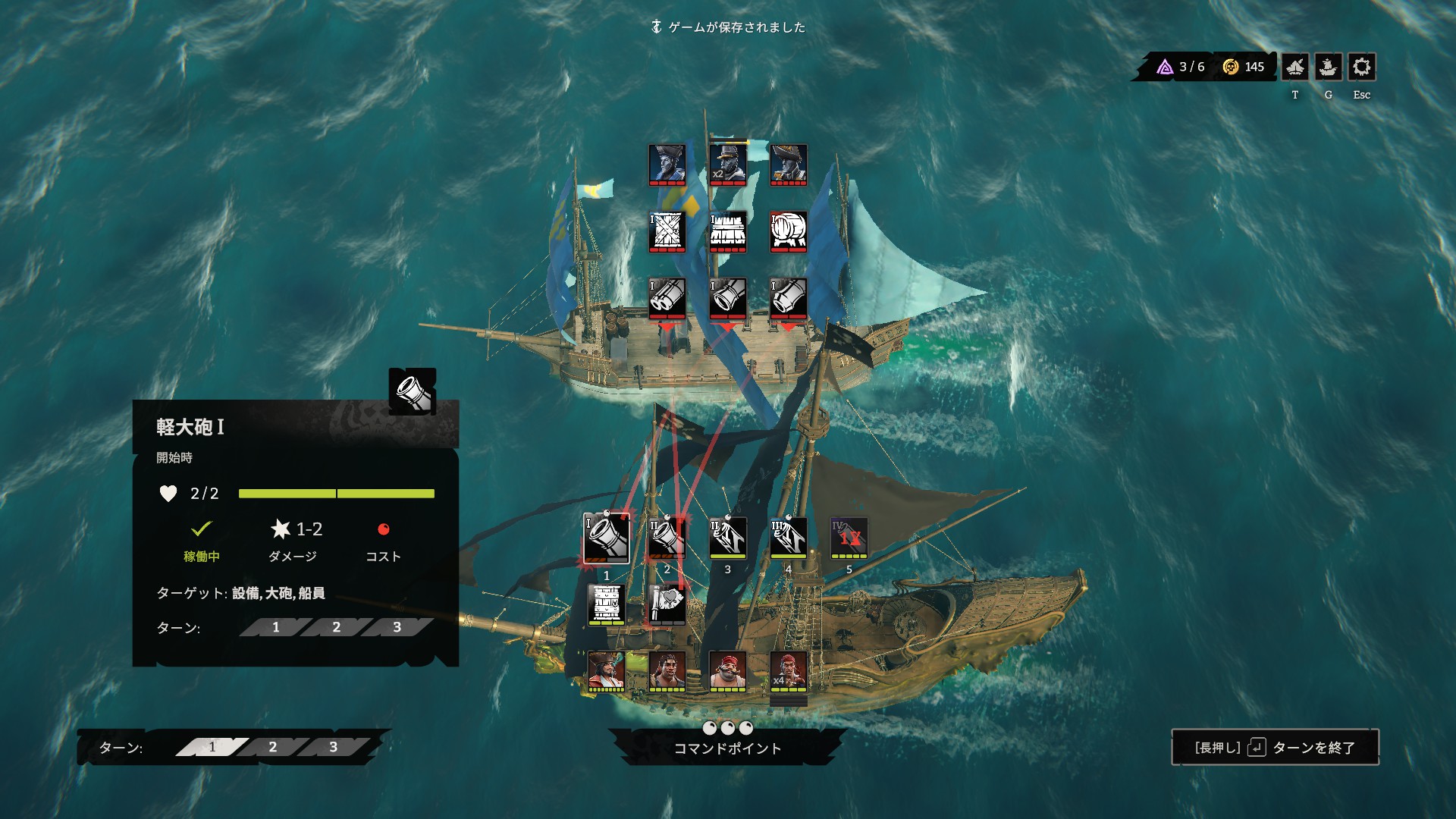Target the enemy x2 soldier portrait
The height and width of the screenshot is (819, 1456).
(x=727, y=164)
